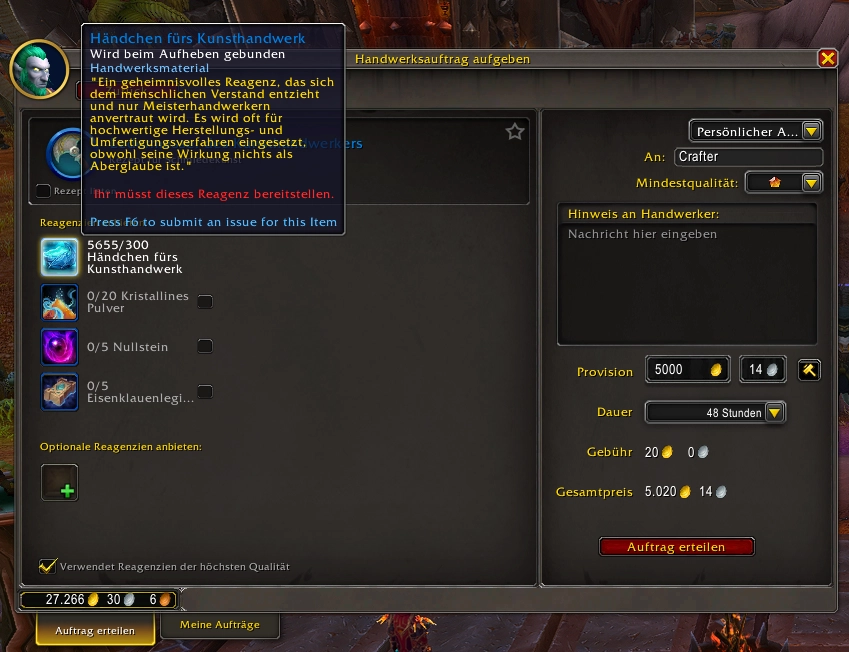Add an optional reagent slot
Image resolution: width=849 pixels, height=652 pixels.
click(60, 482)
